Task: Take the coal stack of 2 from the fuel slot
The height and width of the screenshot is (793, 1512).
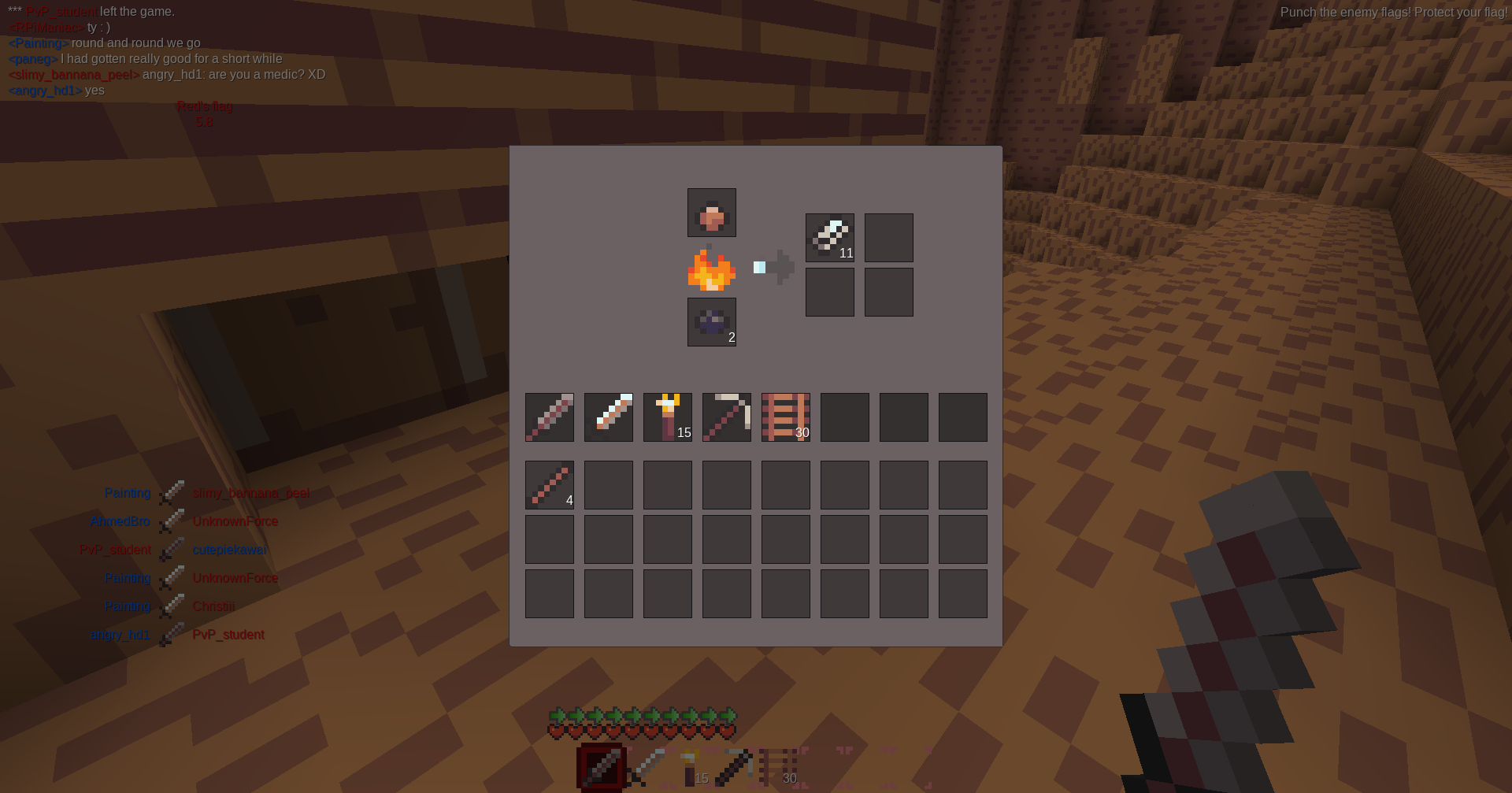Action: (712, 322)
